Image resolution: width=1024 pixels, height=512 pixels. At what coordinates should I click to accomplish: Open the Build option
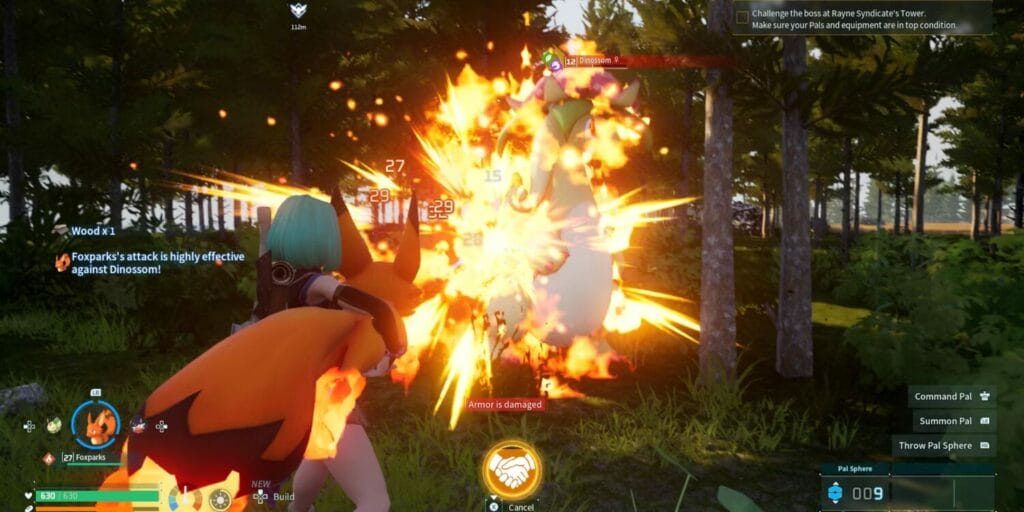coord(273,496)
